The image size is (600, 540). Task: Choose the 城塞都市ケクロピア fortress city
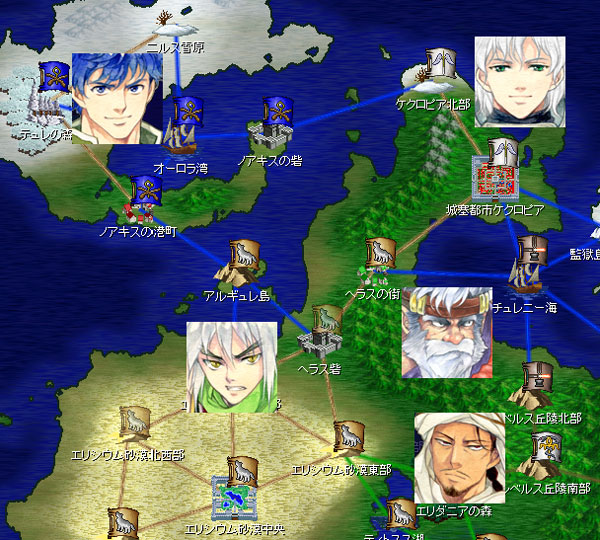497,172
